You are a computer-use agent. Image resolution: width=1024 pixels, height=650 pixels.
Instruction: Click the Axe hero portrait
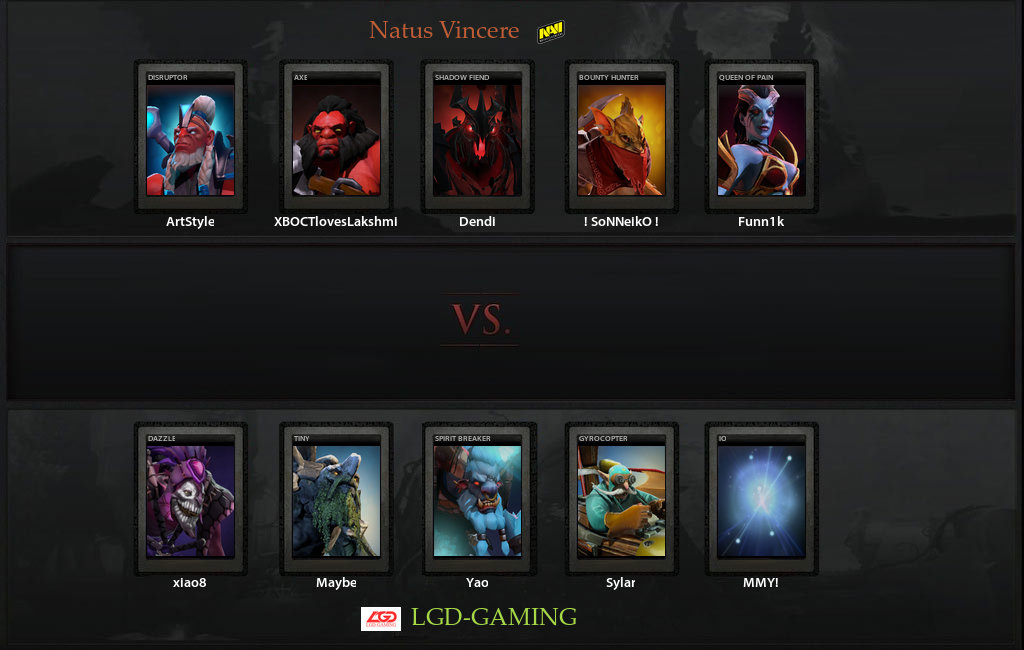pos(336,138)
